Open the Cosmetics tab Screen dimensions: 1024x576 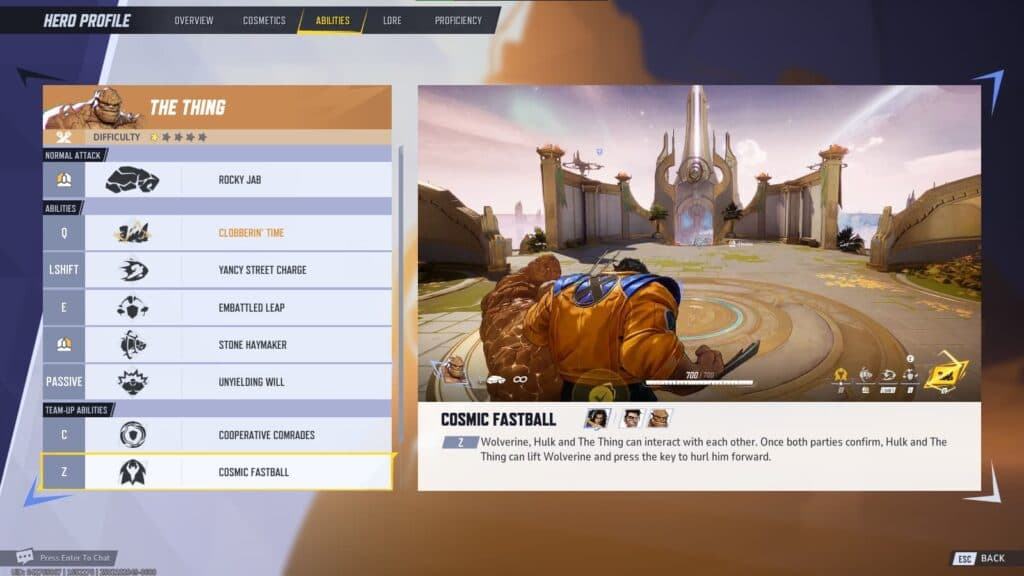coord(264,20)
